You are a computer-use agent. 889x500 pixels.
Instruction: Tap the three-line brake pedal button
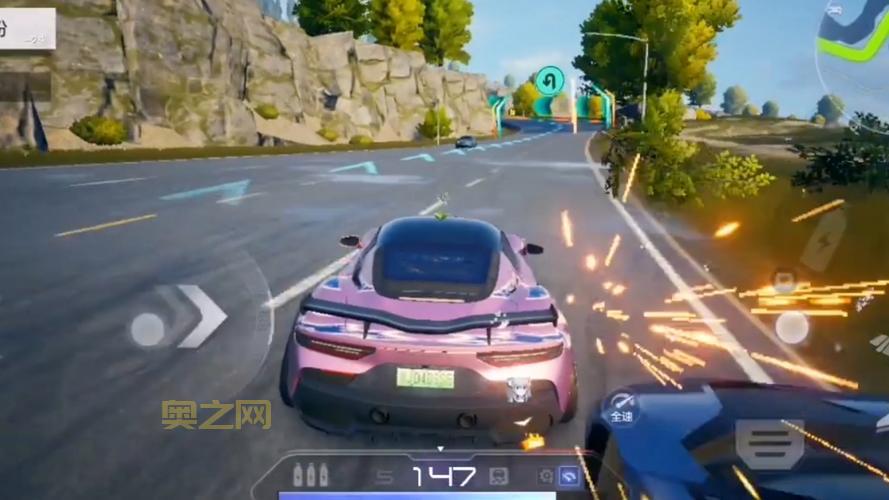pos(769,443)
